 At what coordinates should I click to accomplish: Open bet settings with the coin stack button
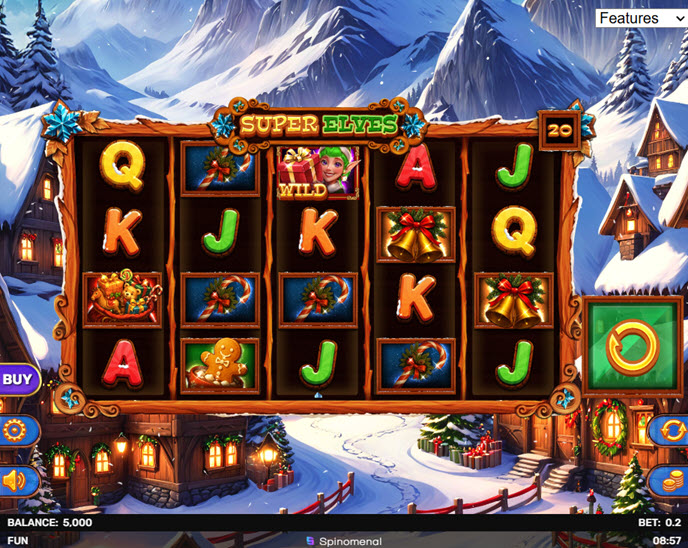(669, 481)
